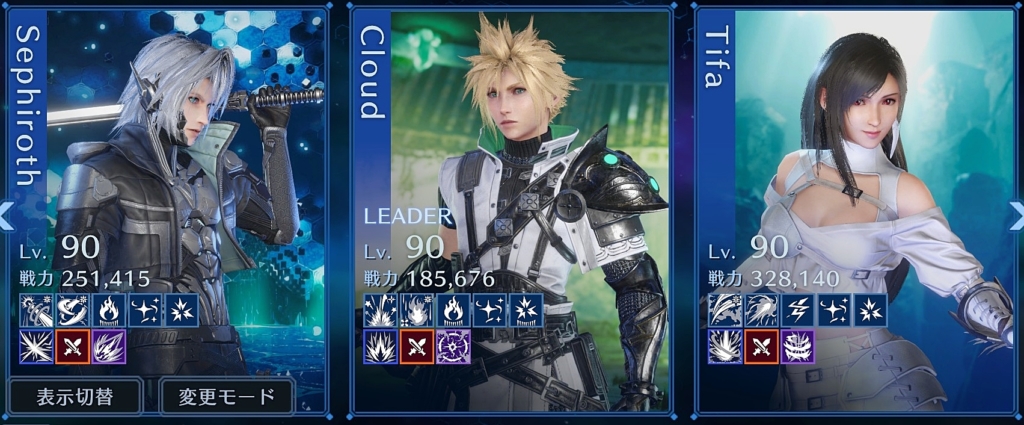Select Sephiroth's fire materia icon
This screenshot has height=425, width=1024.
tap(108, 310)
